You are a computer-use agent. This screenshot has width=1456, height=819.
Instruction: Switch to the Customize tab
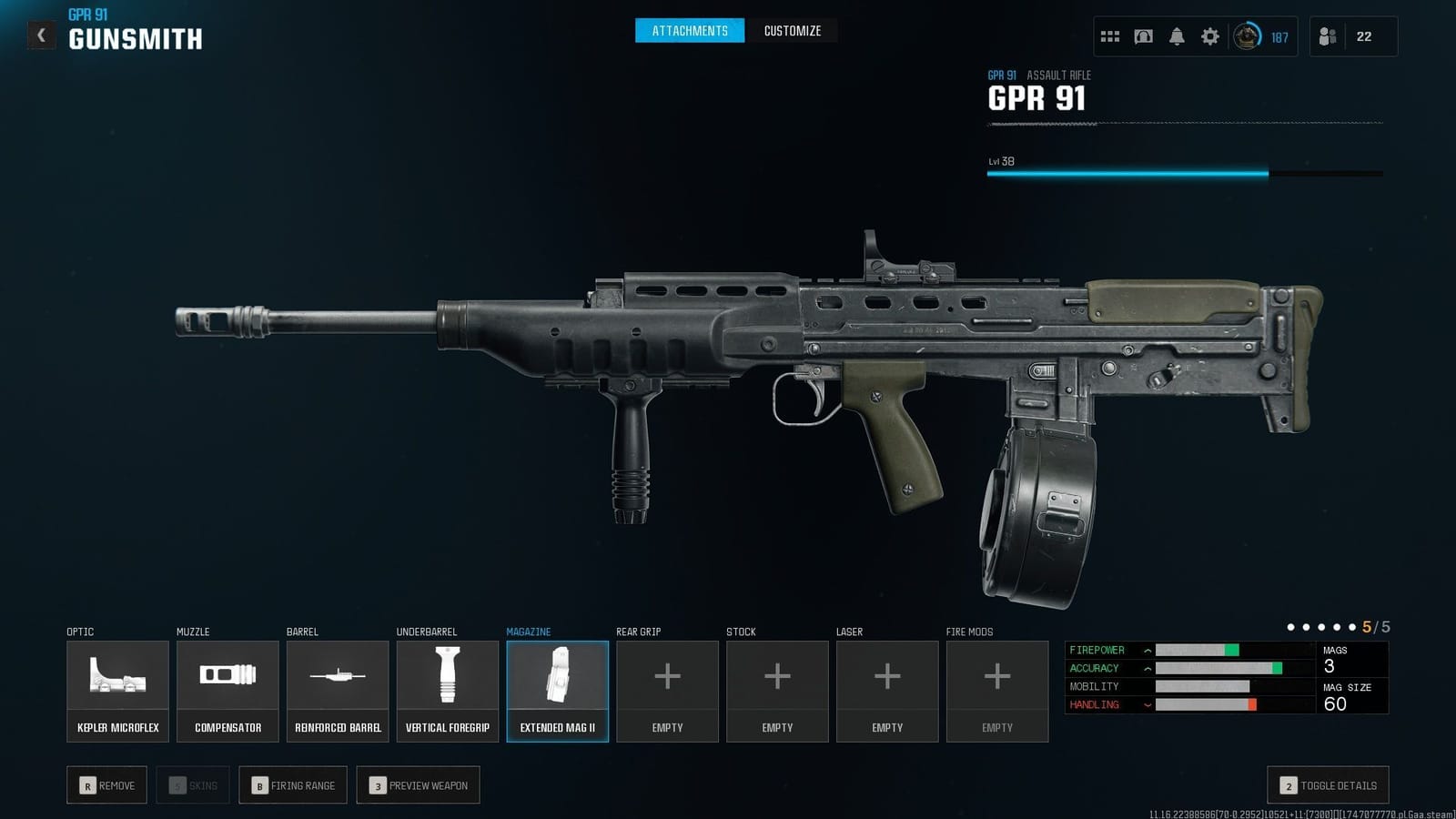coord(792,30)
